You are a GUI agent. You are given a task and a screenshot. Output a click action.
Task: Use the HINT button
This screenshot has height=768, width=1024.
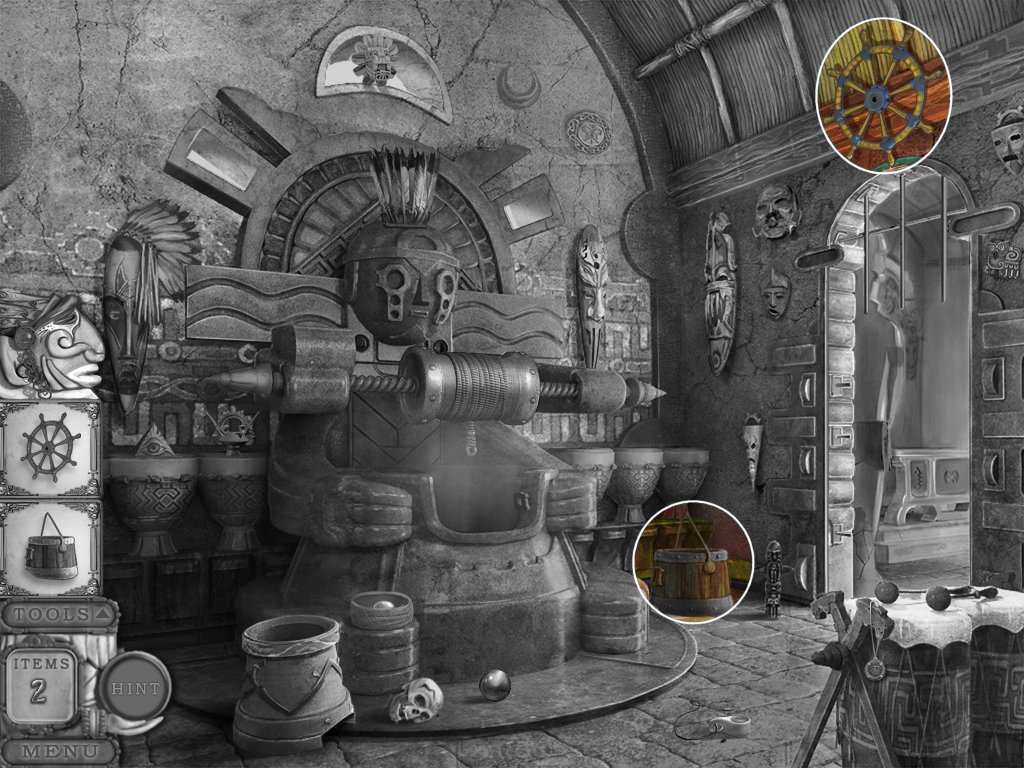135,687
